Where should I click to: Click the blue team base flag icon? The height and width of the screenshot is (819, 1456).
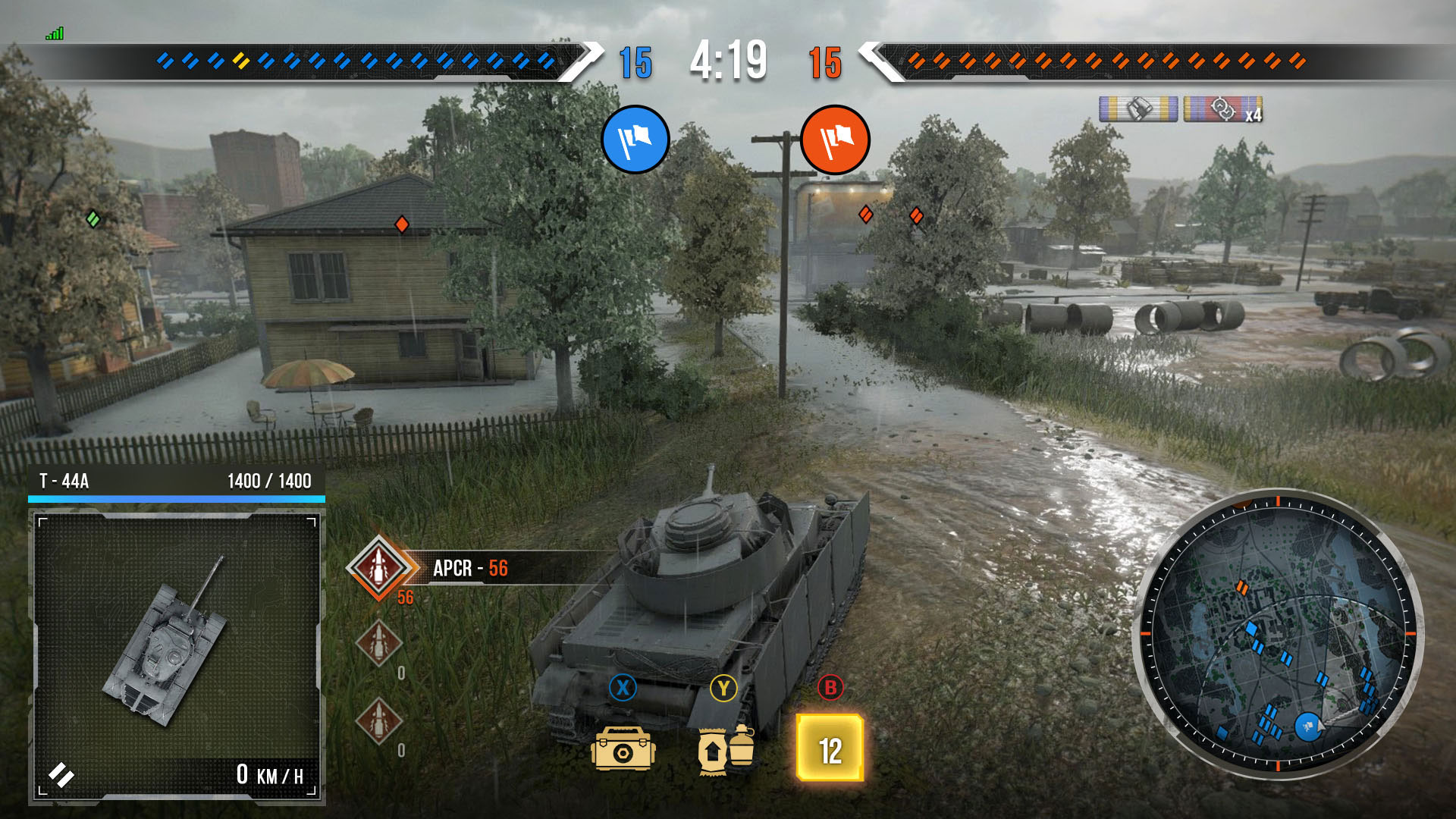tap(635, 140)
